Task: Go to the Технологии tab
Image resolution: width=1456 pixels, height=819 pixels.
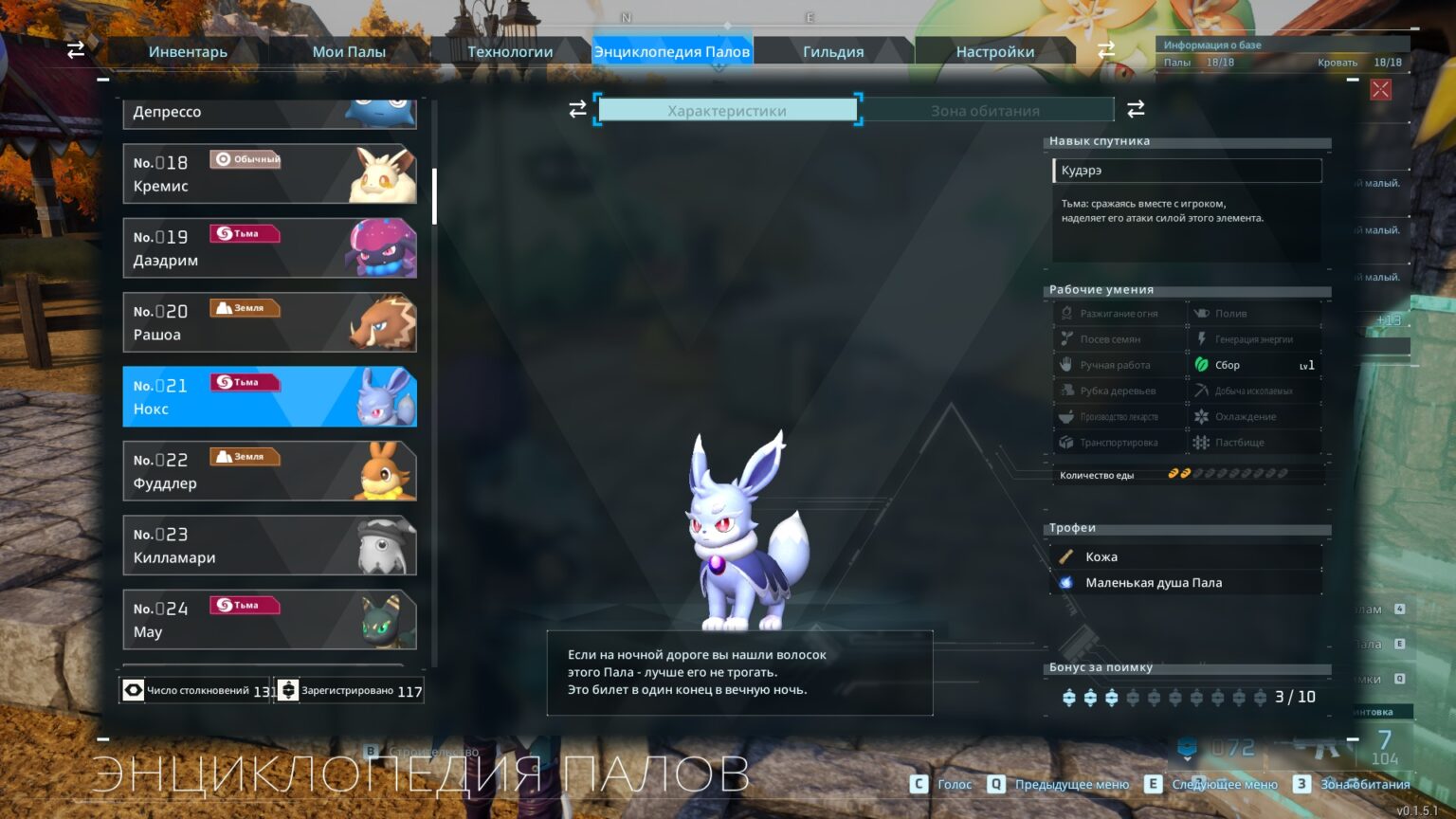Action: [510, 52]
